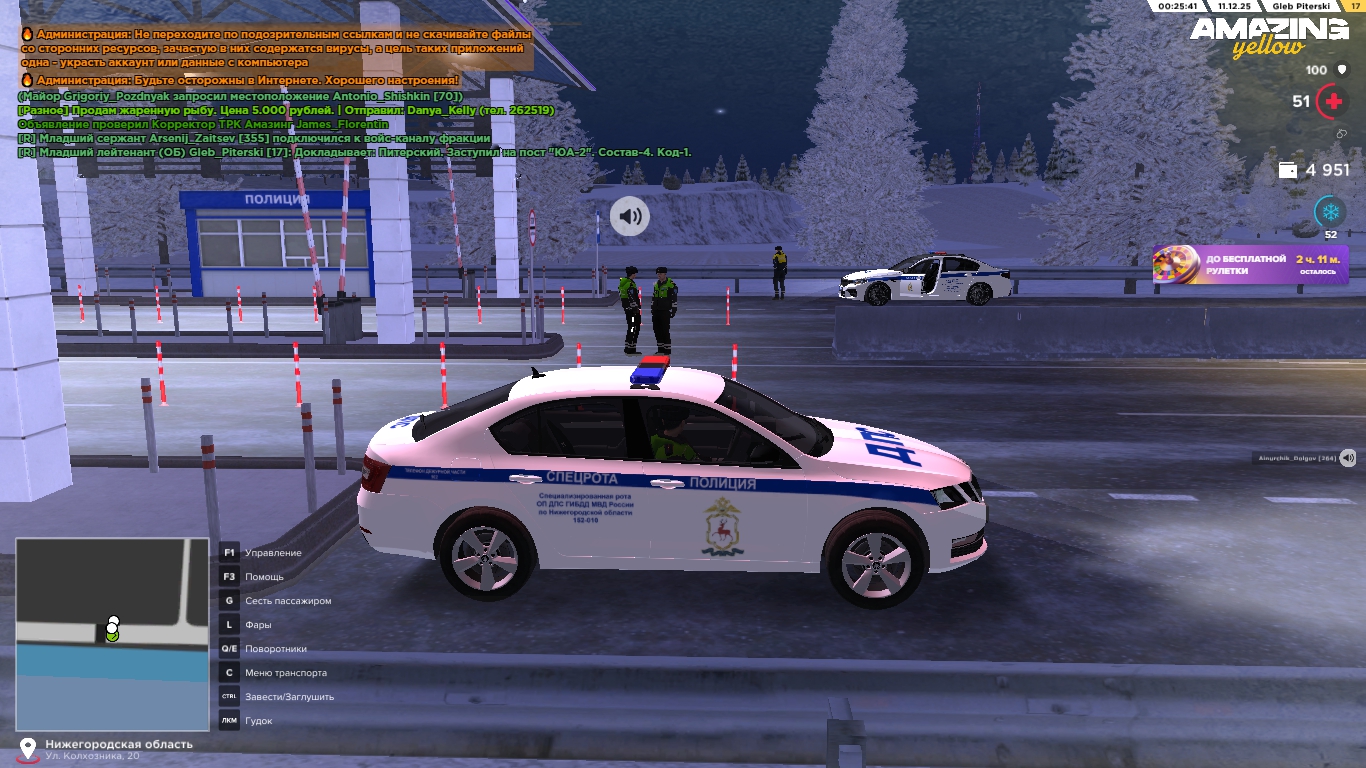Click the round speaker icon over the road

(x=630, y=216)
